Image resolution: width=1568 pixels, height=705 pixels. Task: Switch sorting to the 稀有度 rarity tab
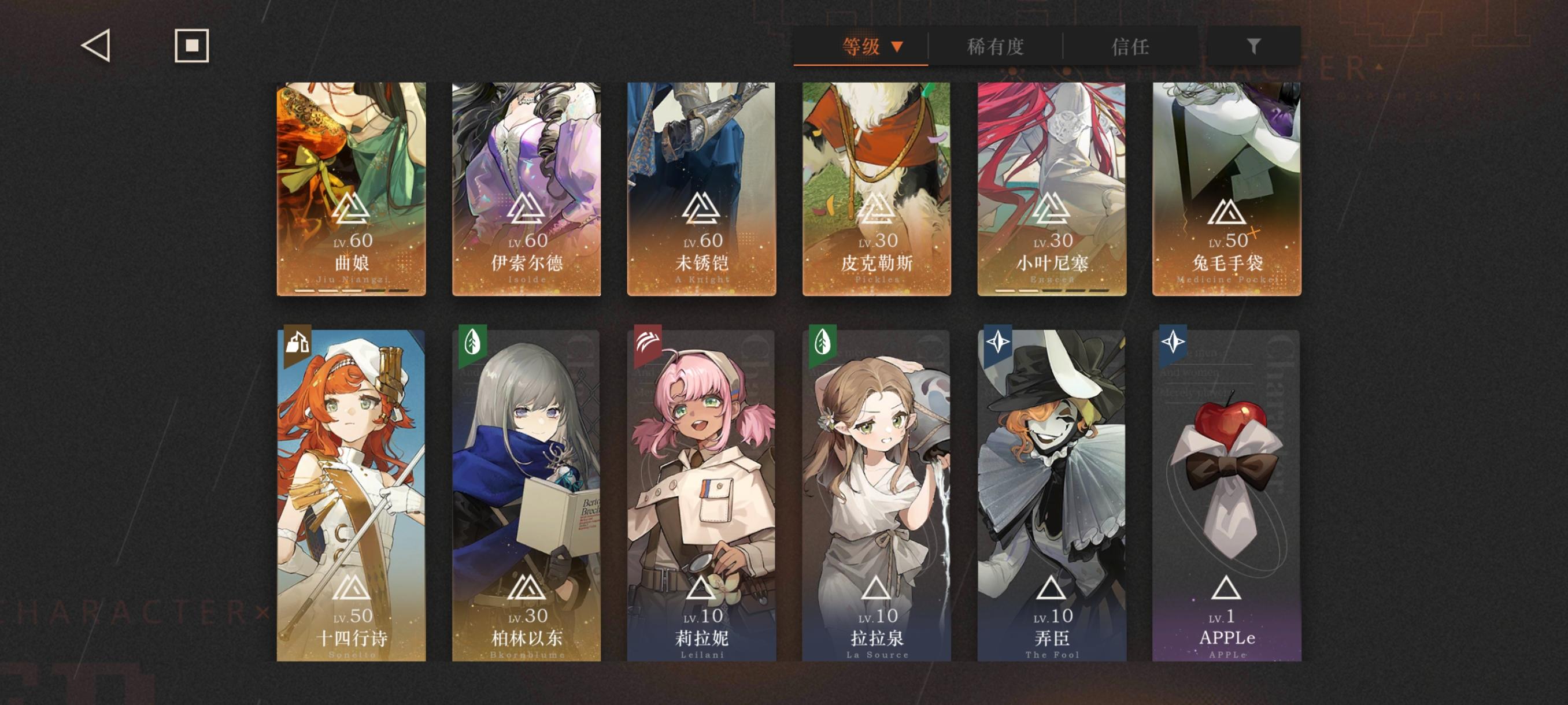pos(993,47)
